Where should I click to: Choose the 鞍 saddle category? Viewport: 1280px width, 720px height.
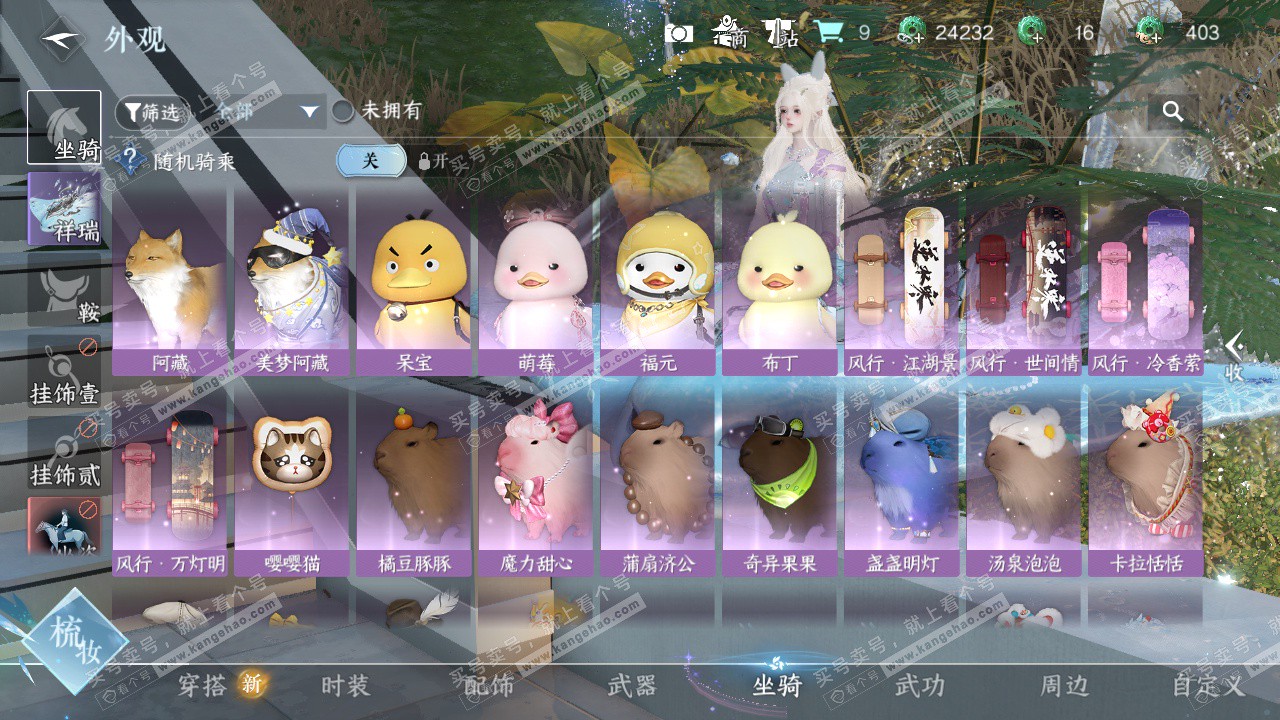tap(64, 290)
